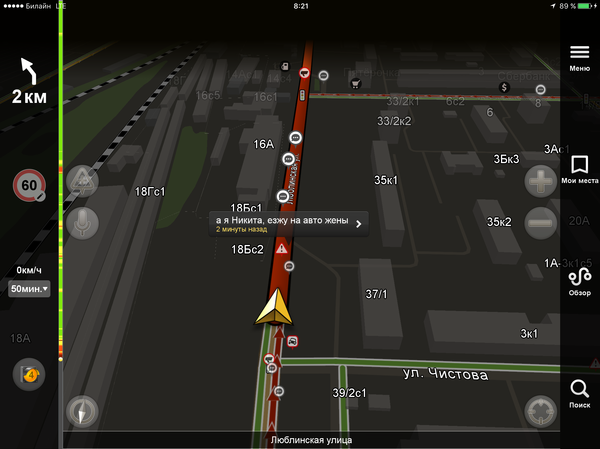Zoom in with the plus button

(x=540, y=181)
